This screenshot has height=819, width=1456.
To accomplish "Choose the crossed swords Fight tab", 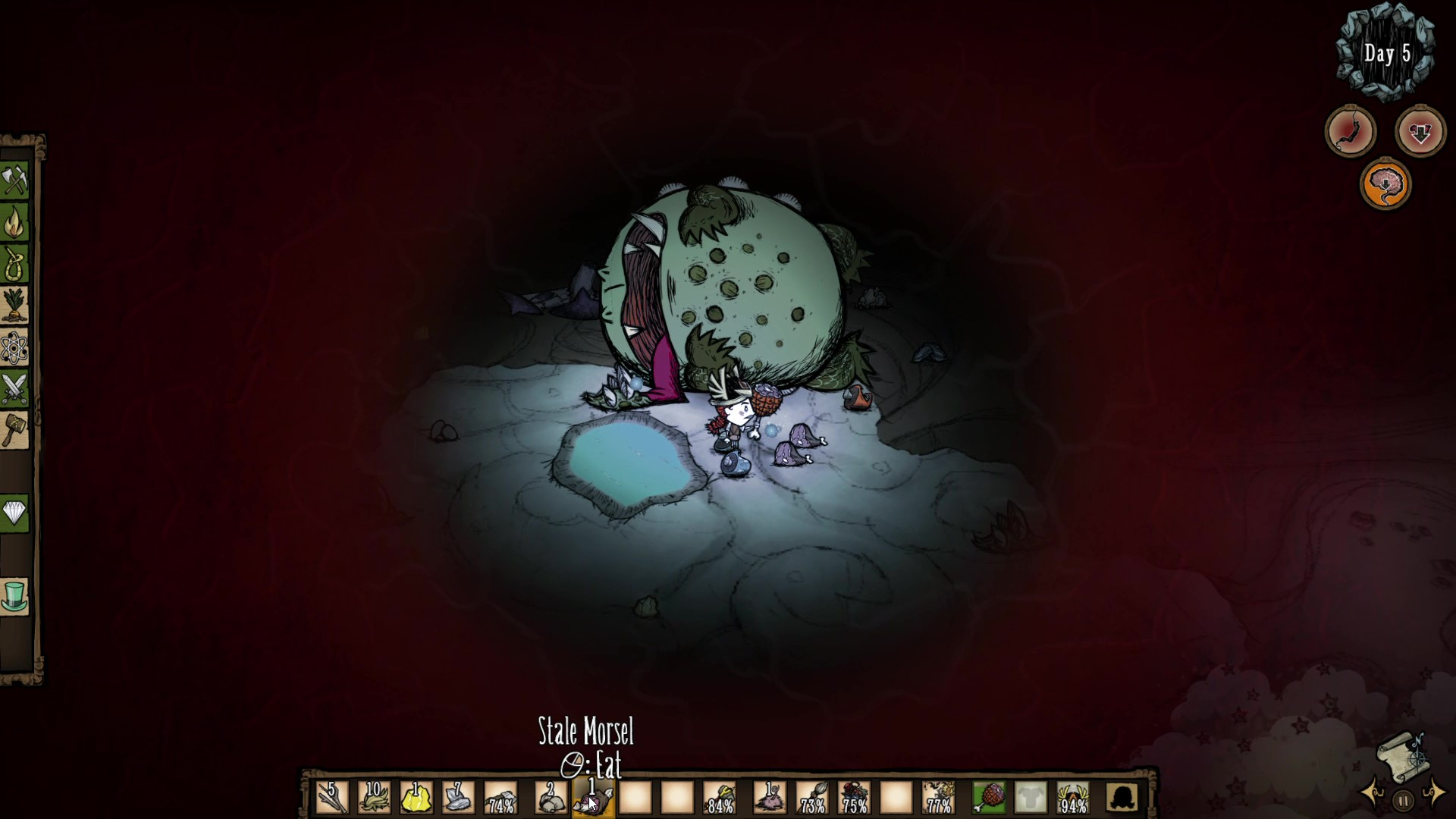I will click(x=14, y=389).
